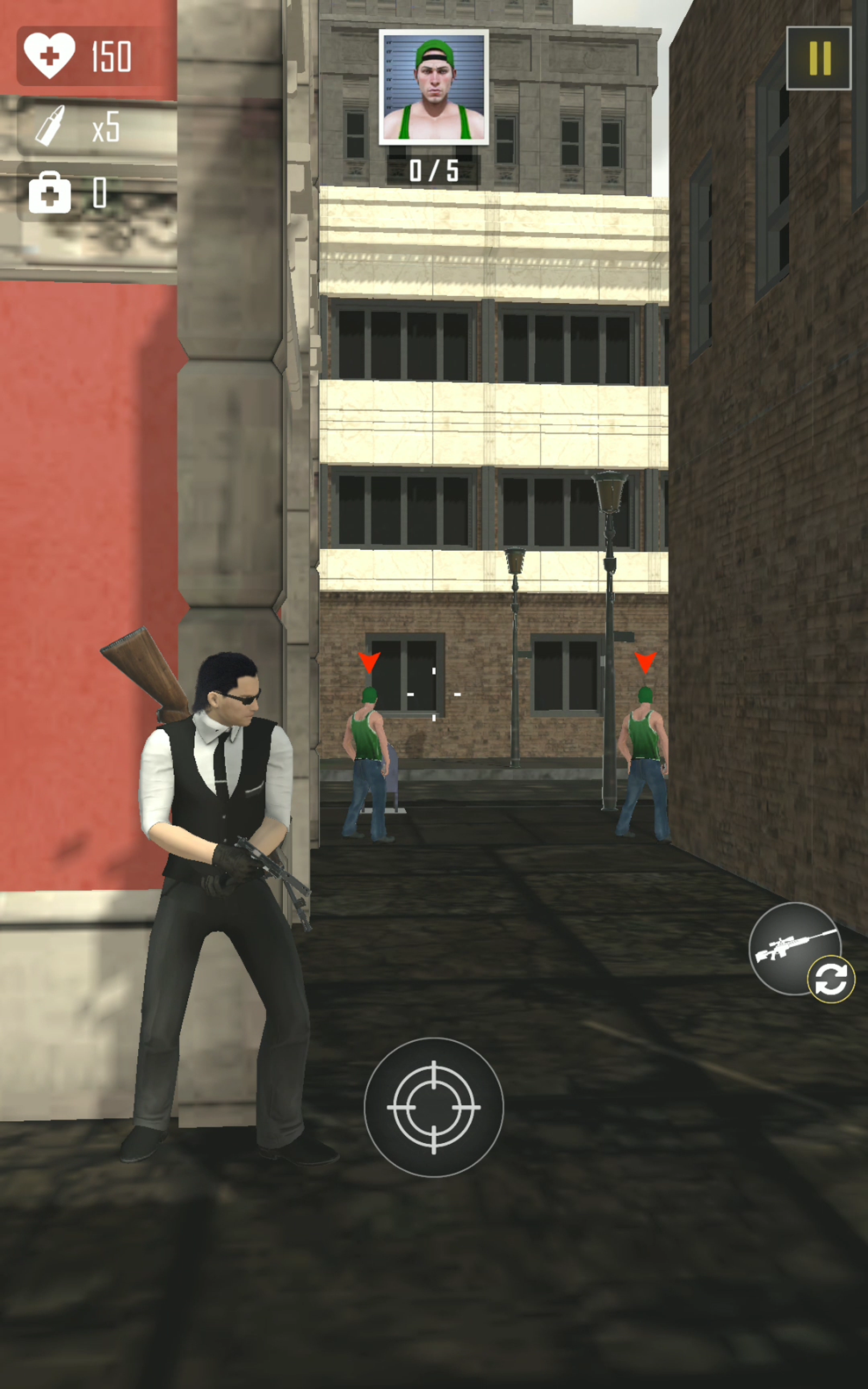Tap the pause button in the top corner

820,59
